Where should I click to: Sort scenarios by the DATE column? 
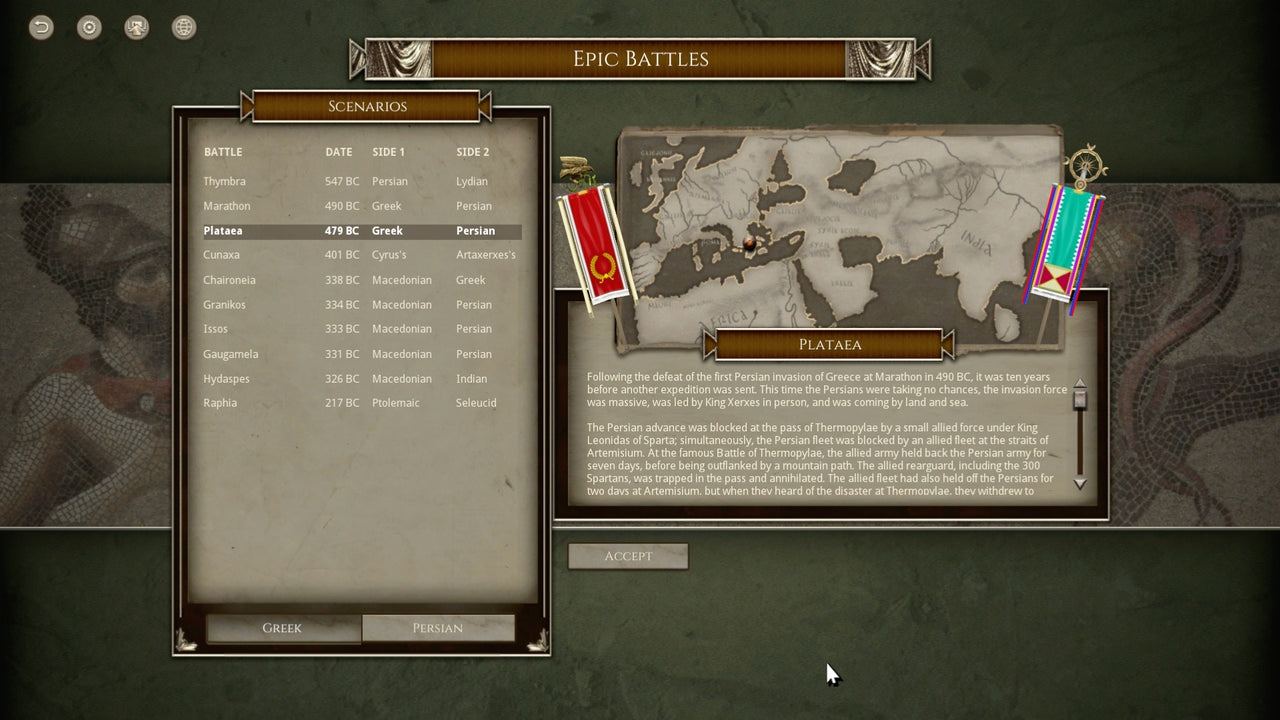(x=338, y=152)
